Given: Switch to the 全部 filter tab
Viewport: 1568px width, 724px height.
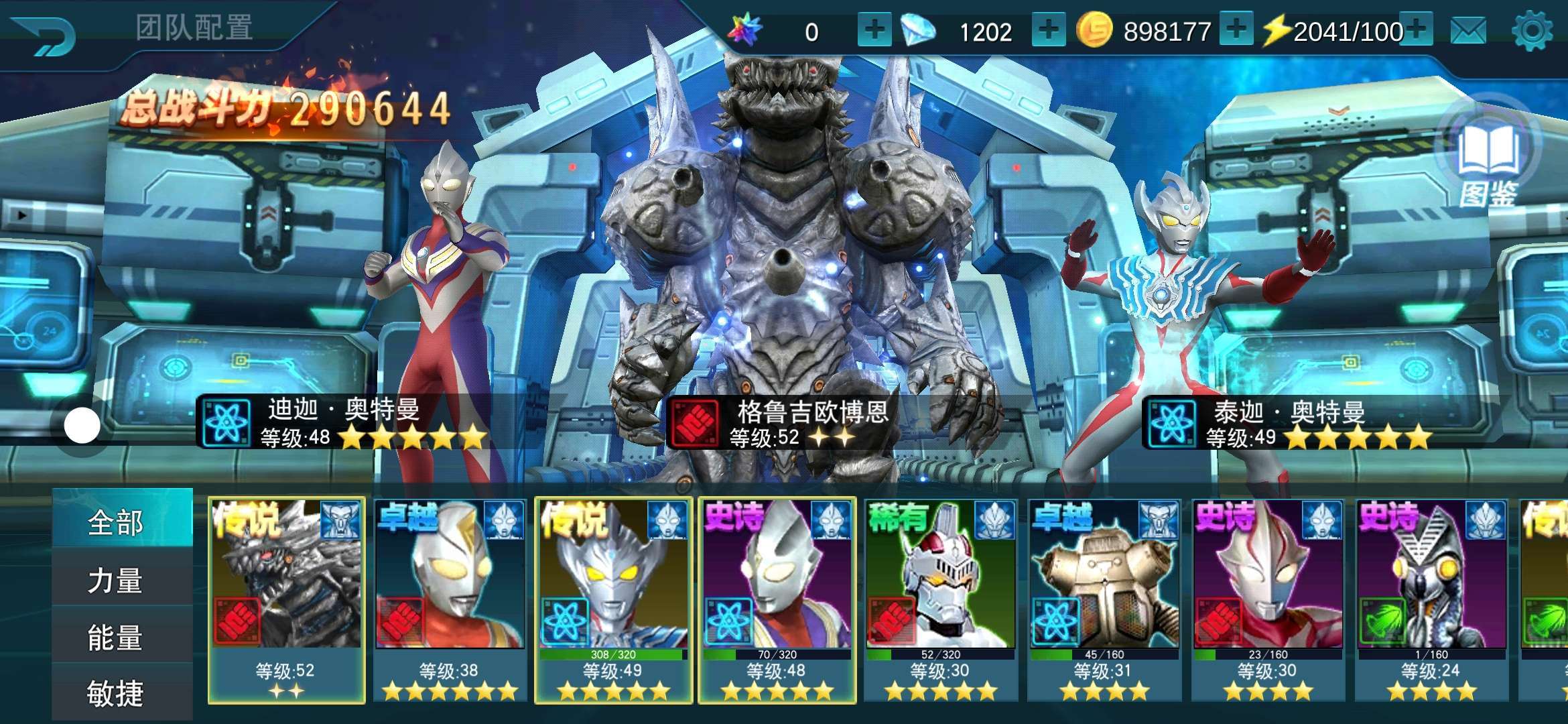Looking at the screenshot, I should [x=115, y=522].
